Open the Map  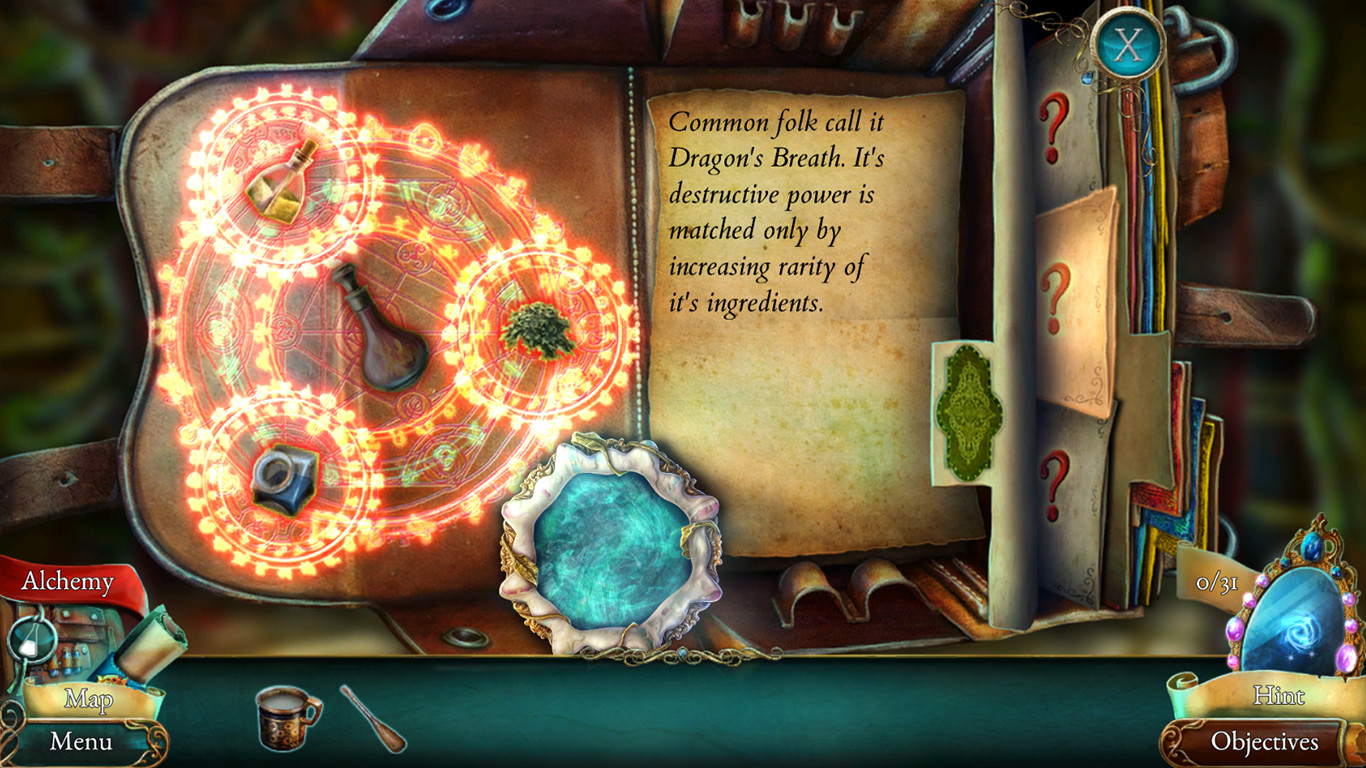click(x=88, y=701)
